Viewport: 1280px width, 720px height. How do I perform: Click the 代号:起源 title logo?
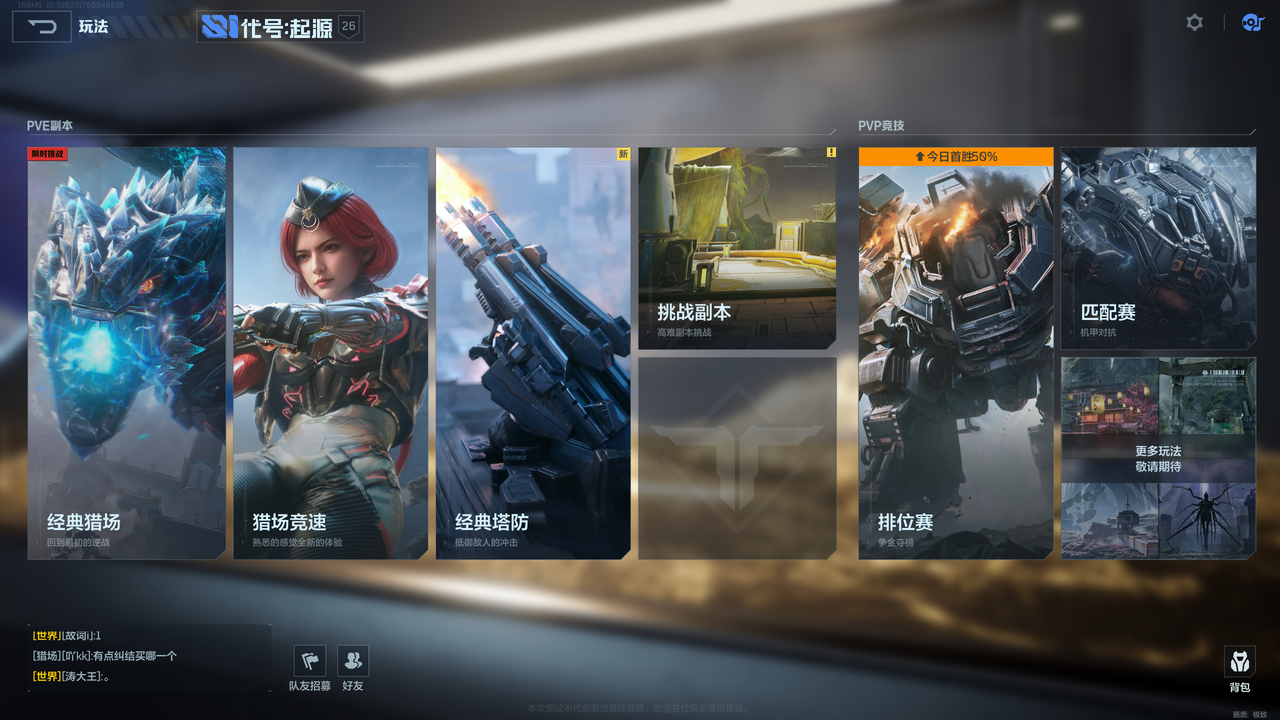click(280, 27)
